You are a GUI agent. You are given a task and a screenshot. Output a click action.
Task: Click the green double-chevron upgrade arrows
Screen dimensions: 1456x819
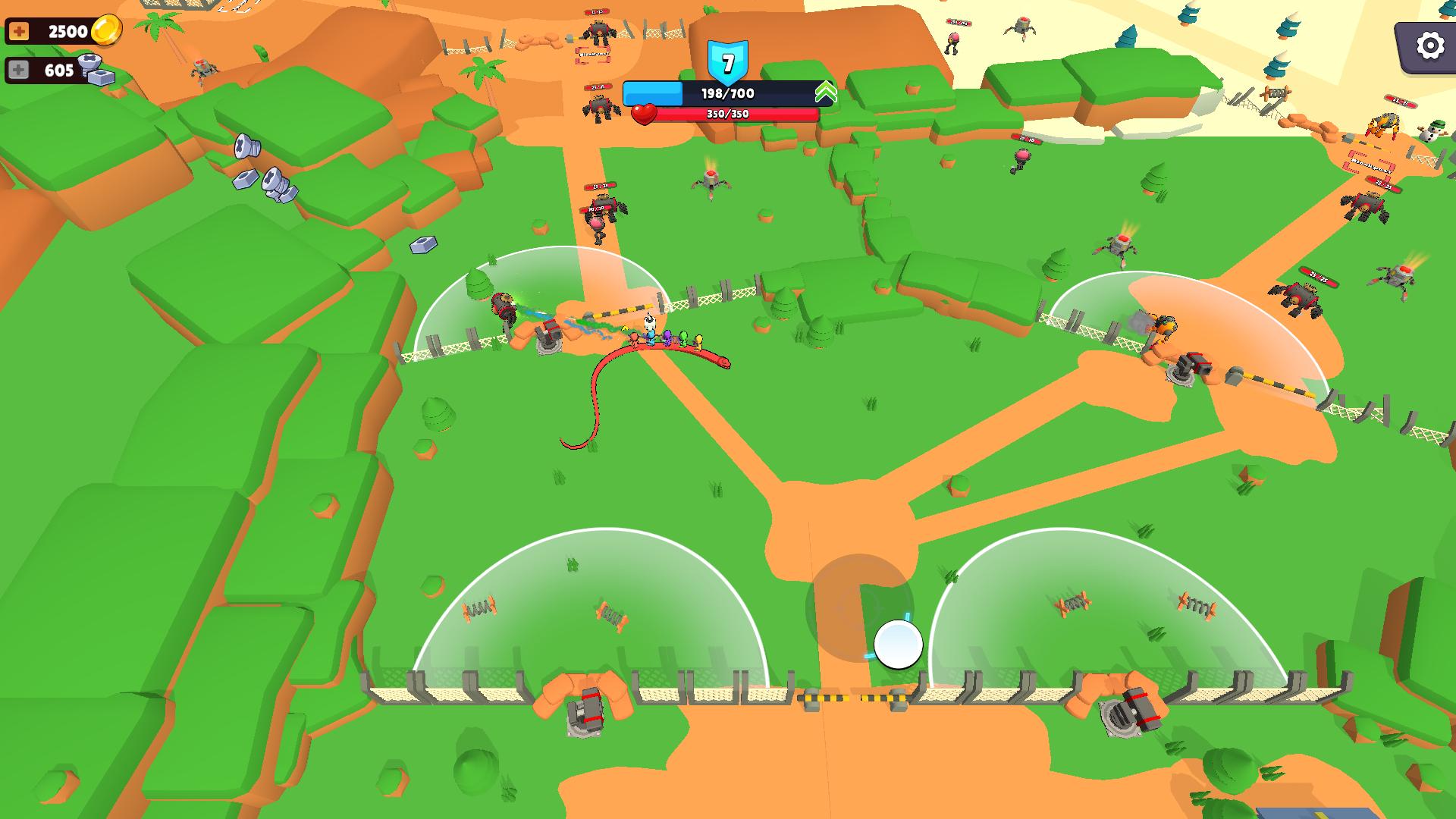[x=827, y=91]
